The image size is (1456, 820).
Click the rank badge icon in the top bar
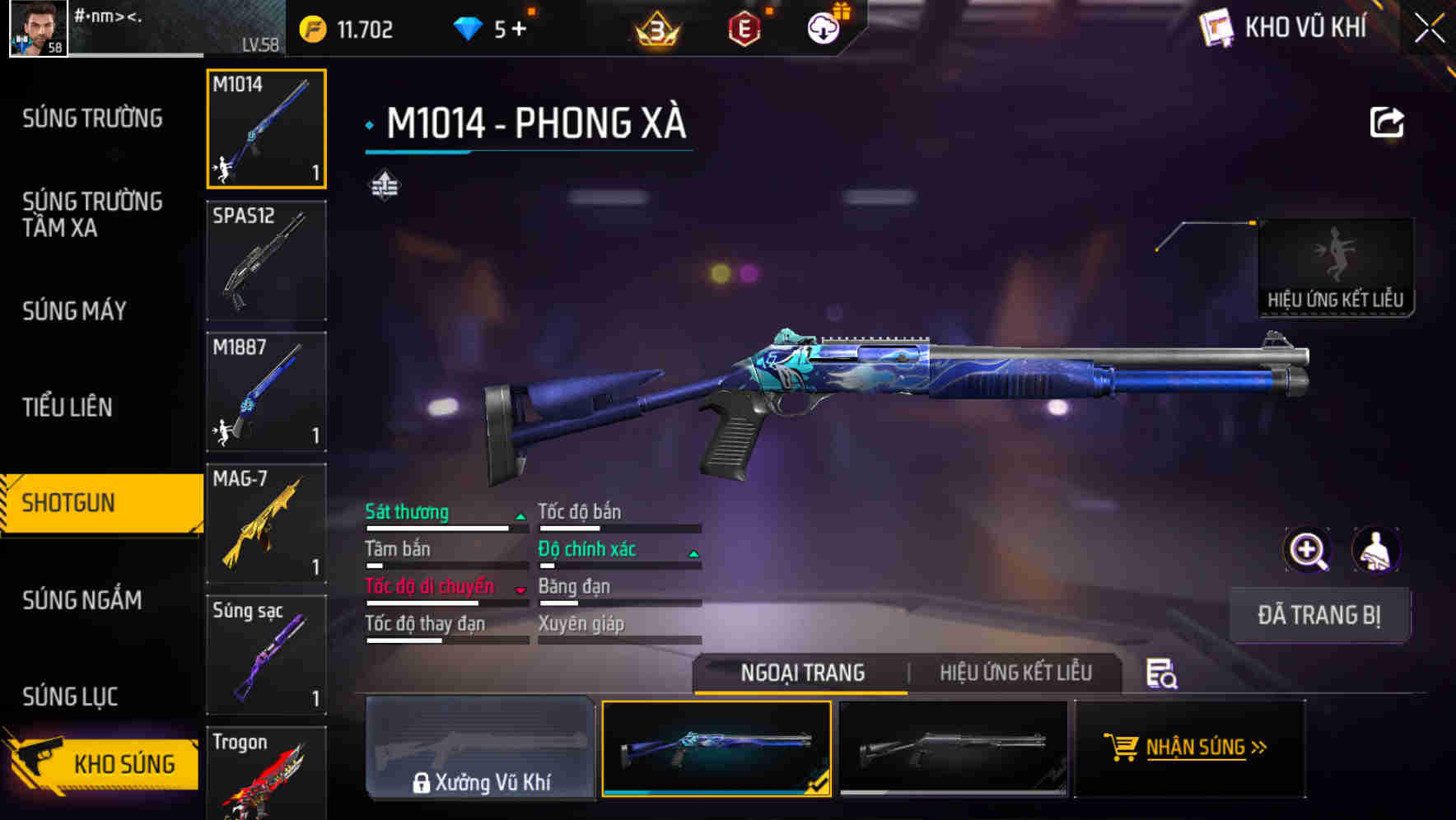coord(653,26)
